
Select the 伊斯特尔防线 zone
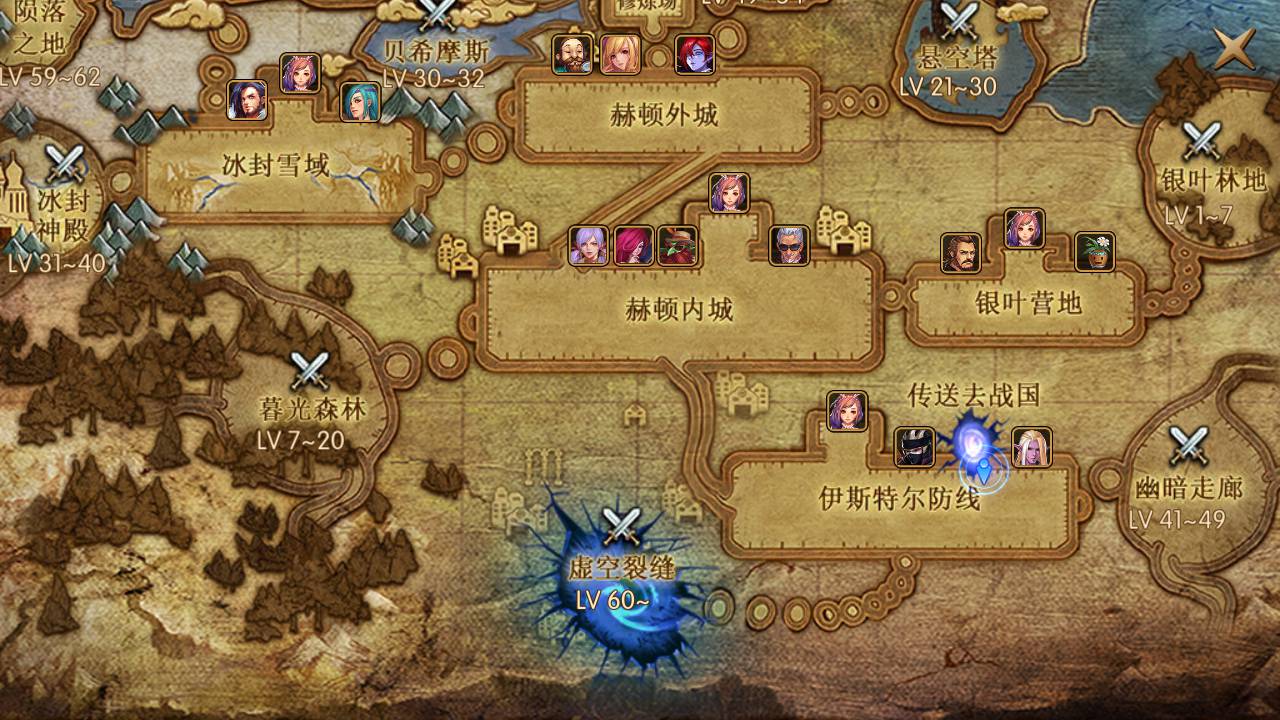(x=898, y=498)
